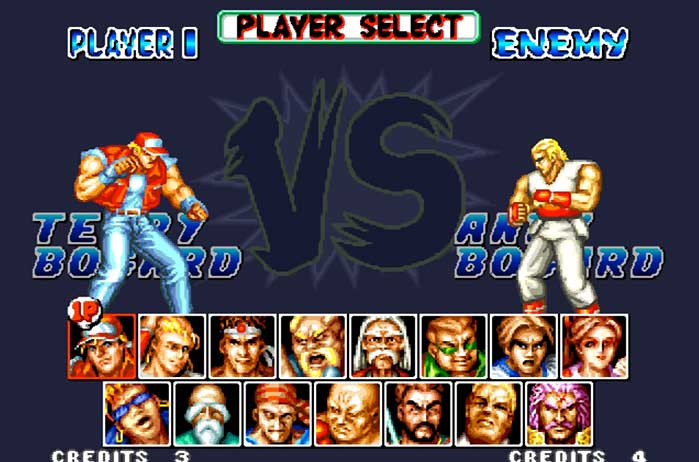
Task: Pick Kim Kaphwan's portrait
Action: (x=523, y=346)
